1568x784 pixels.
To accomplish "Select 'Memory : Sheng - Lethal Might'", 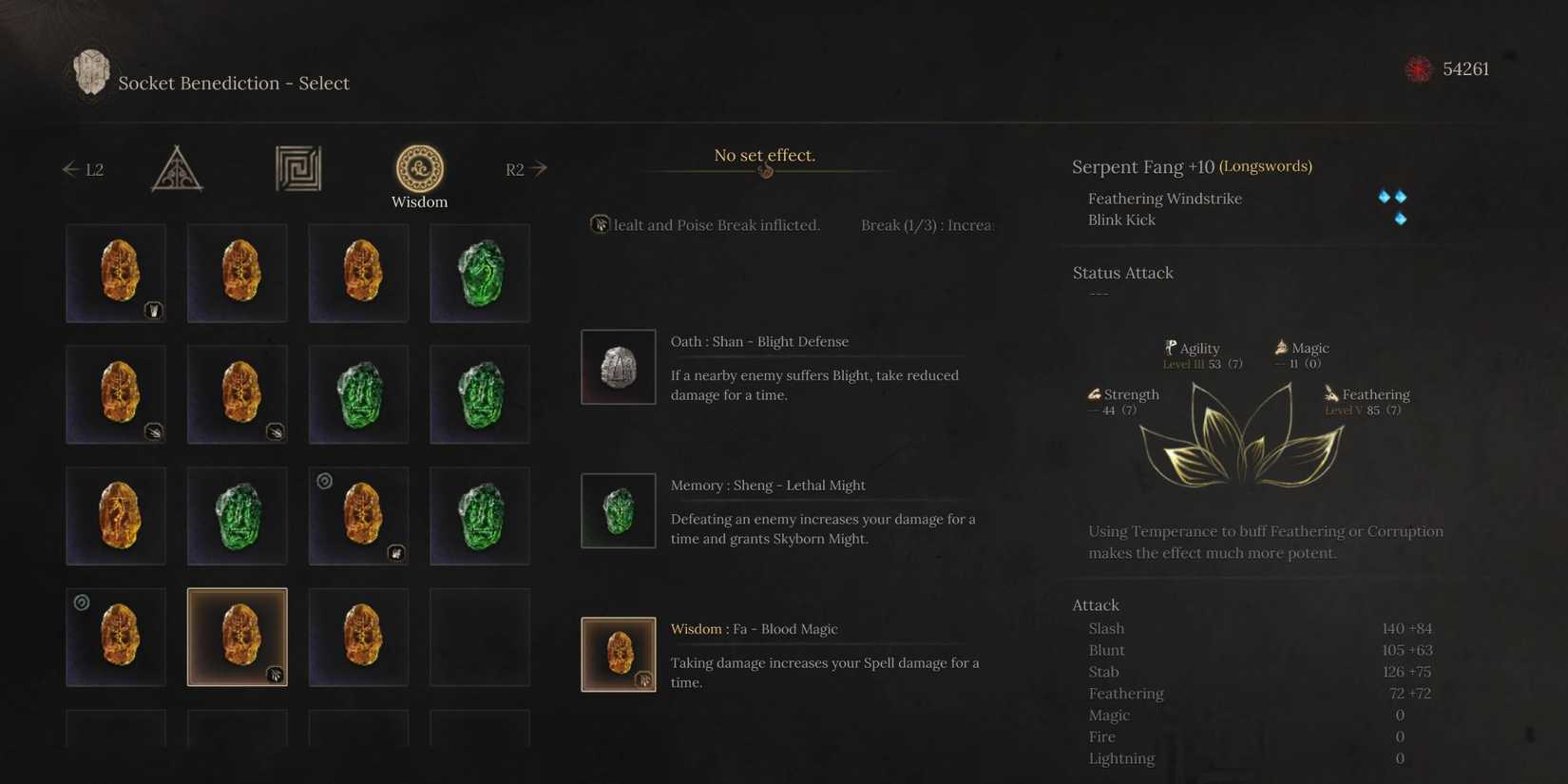I will coord(768,485).
